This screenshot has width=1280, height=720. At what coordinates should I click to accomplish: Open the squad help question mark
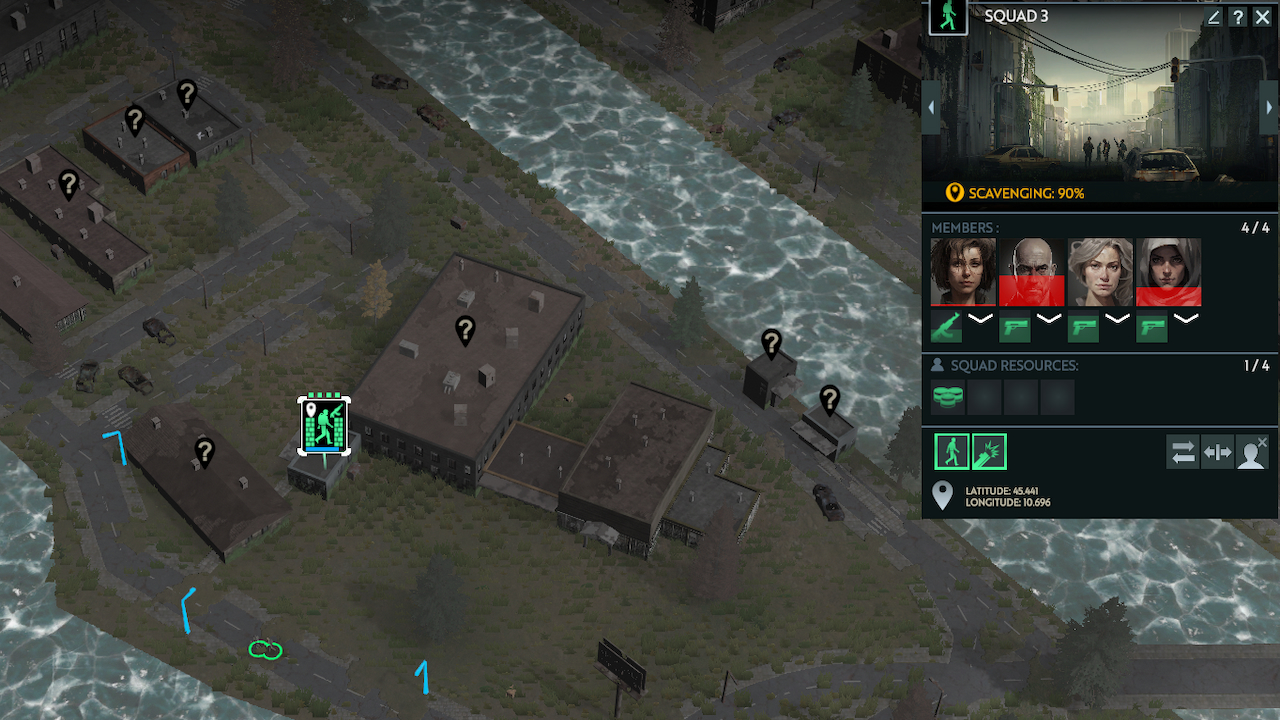(x=1238, y=17)
